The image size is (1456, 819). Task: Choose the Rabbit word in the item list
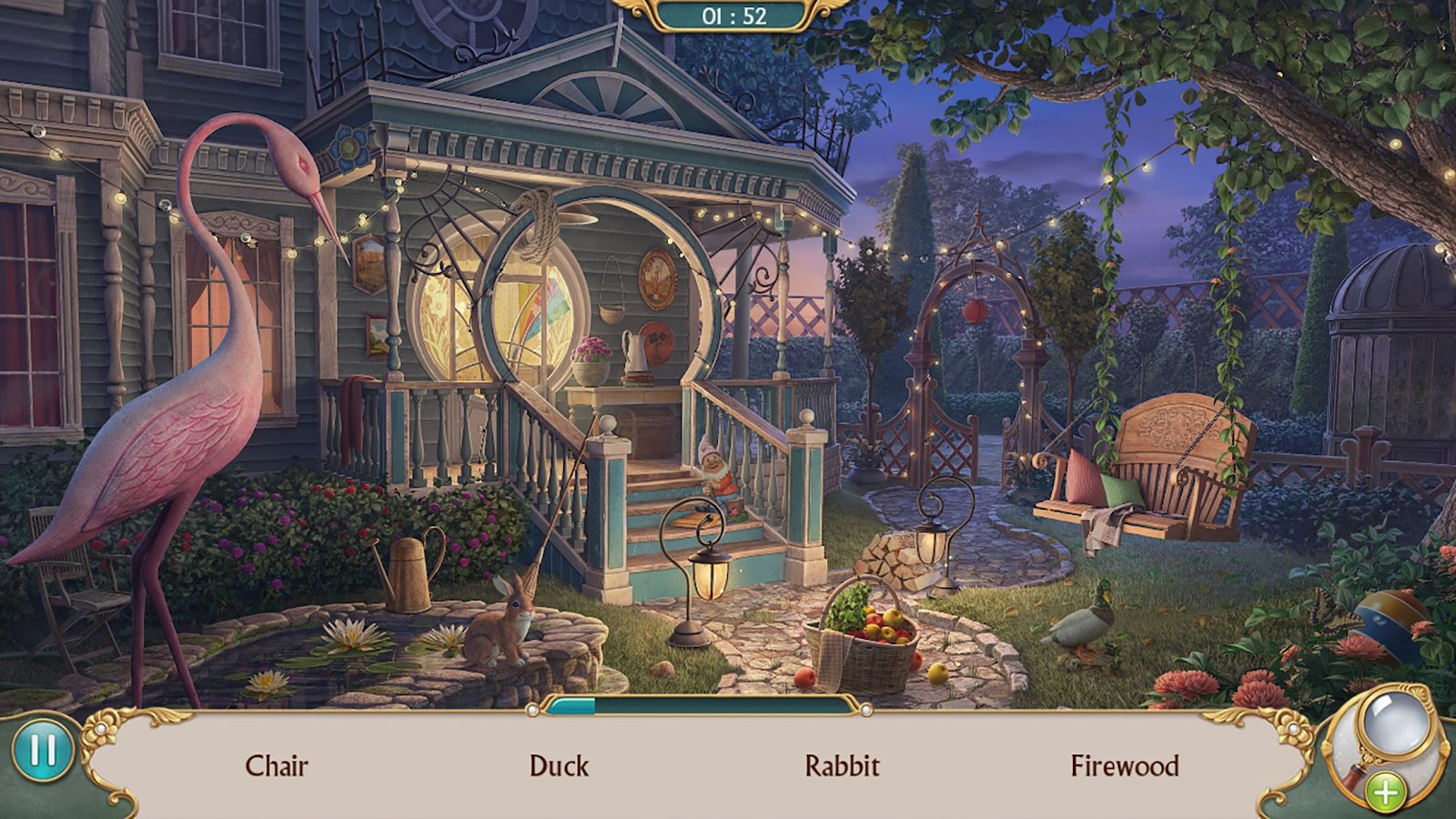[842, 766]
